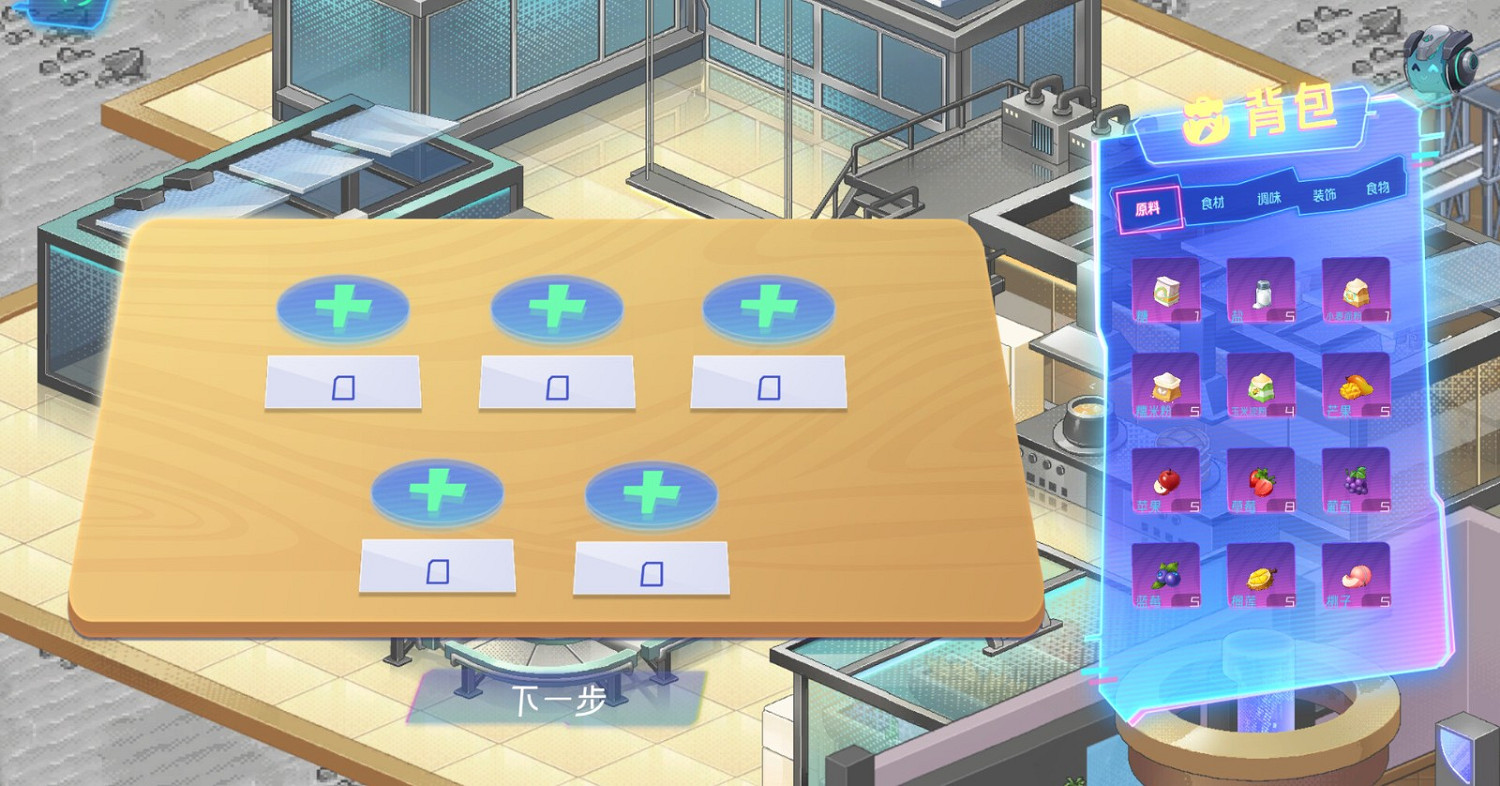Pick the durian ingredient icon

[1262, 575]
